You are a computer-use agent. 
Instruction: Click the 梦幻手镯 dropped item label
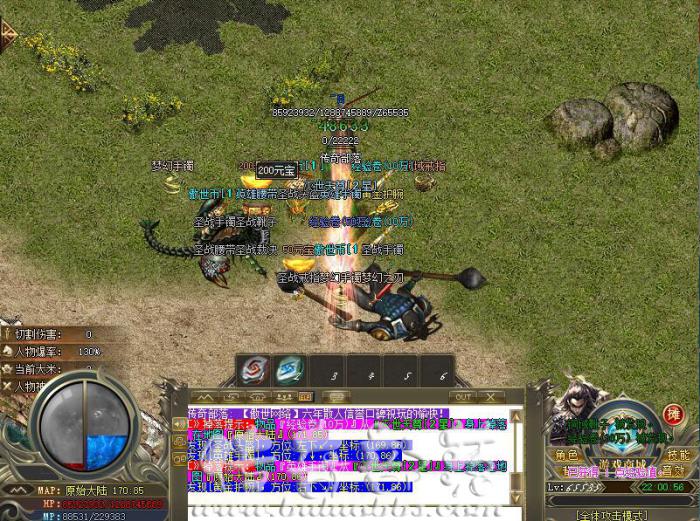click(171, 166)
